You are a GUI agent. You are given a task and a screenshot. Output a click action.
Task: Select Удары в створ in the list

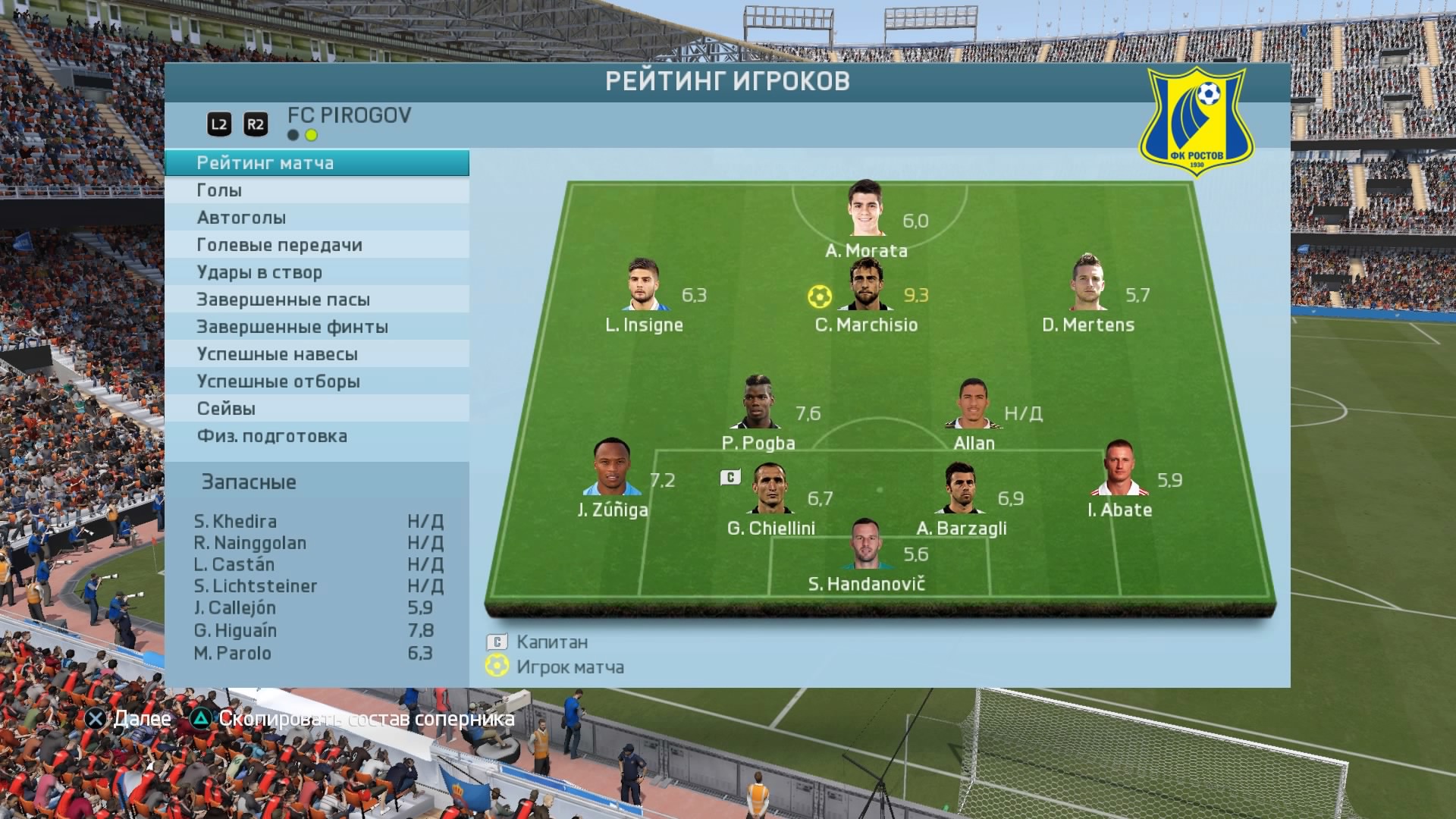[316, 272]
